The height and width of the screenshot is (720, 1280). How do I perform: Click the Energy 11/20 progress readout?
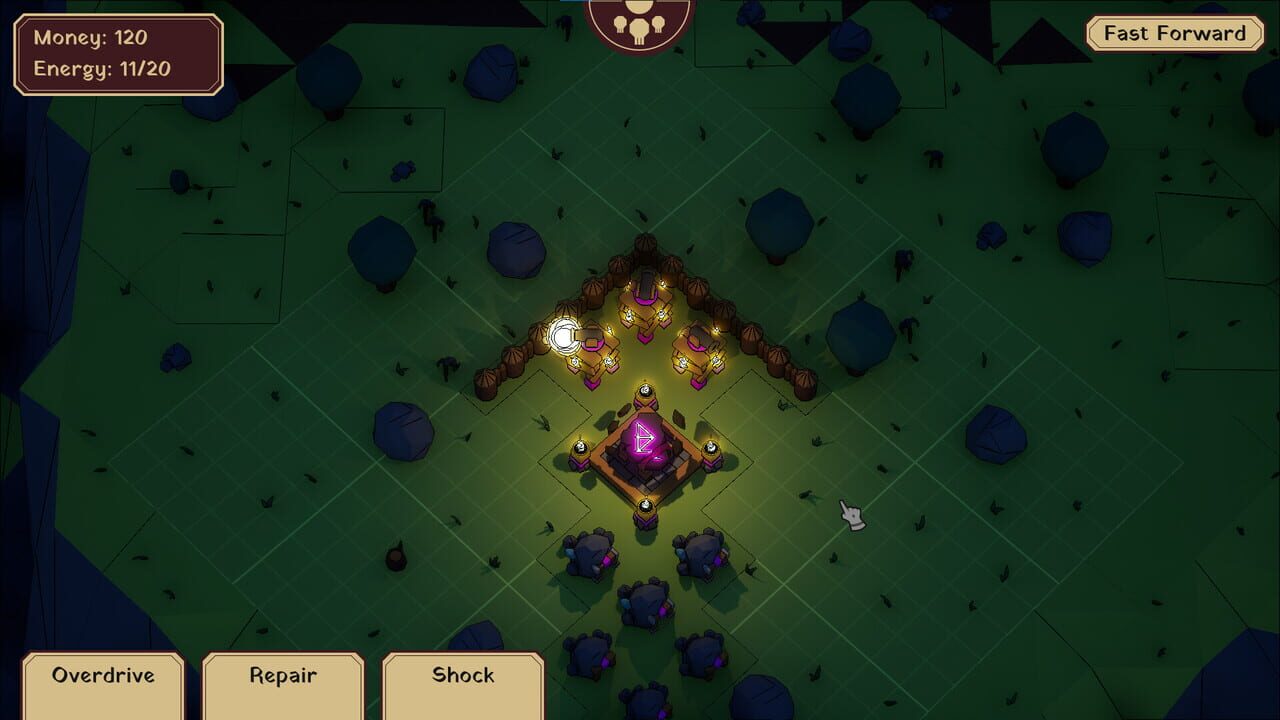pyautogui.click(x=112, y=67)
